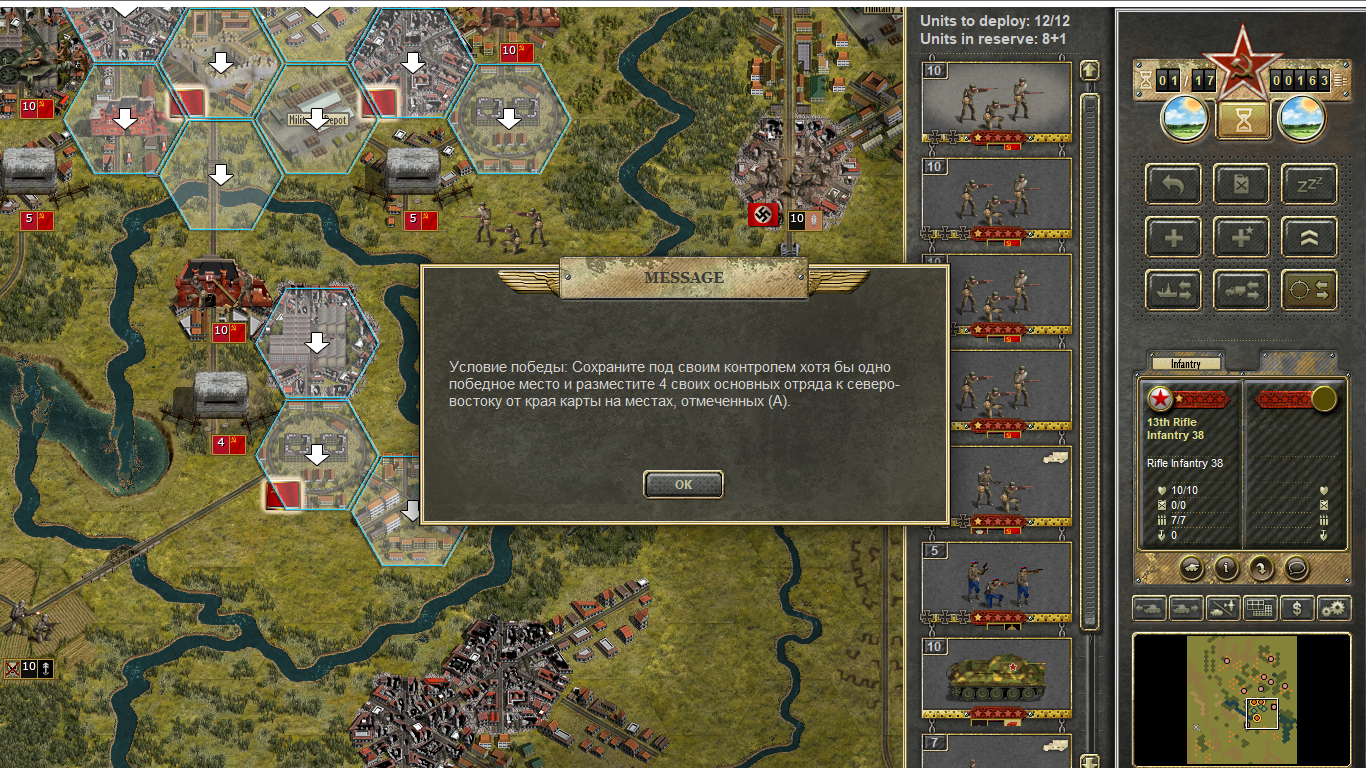Click the plus-star elite replacements button

(1241, 238)
